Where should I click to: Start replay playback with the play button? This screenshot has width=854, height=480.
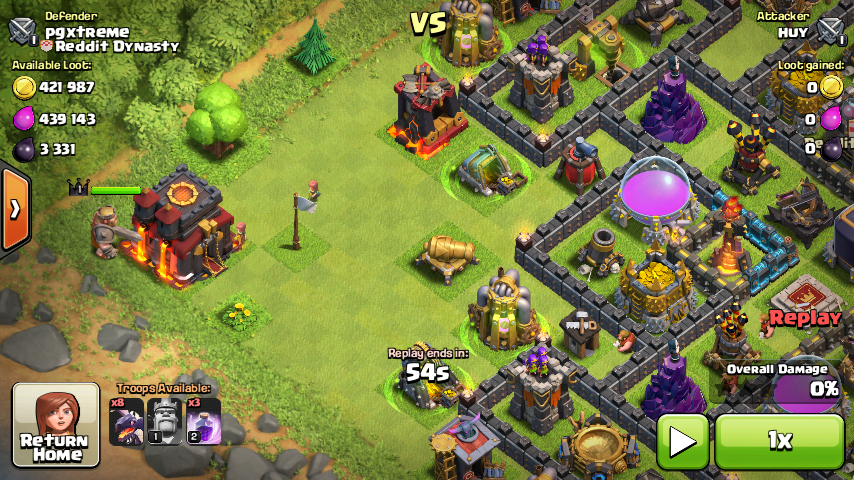tap(683, 441)
